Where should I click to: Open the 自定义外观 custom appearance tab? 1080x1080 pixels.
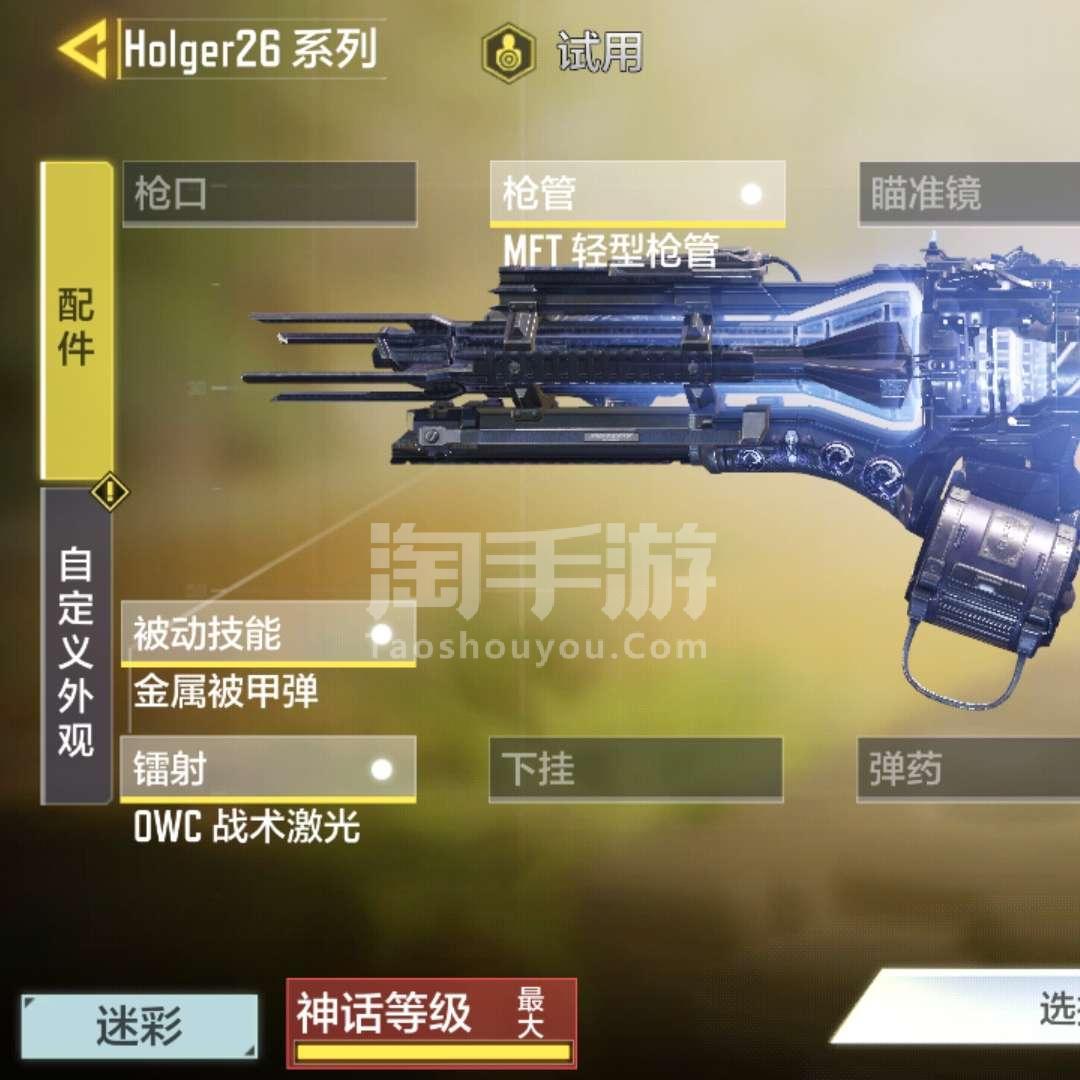[76, 648]
